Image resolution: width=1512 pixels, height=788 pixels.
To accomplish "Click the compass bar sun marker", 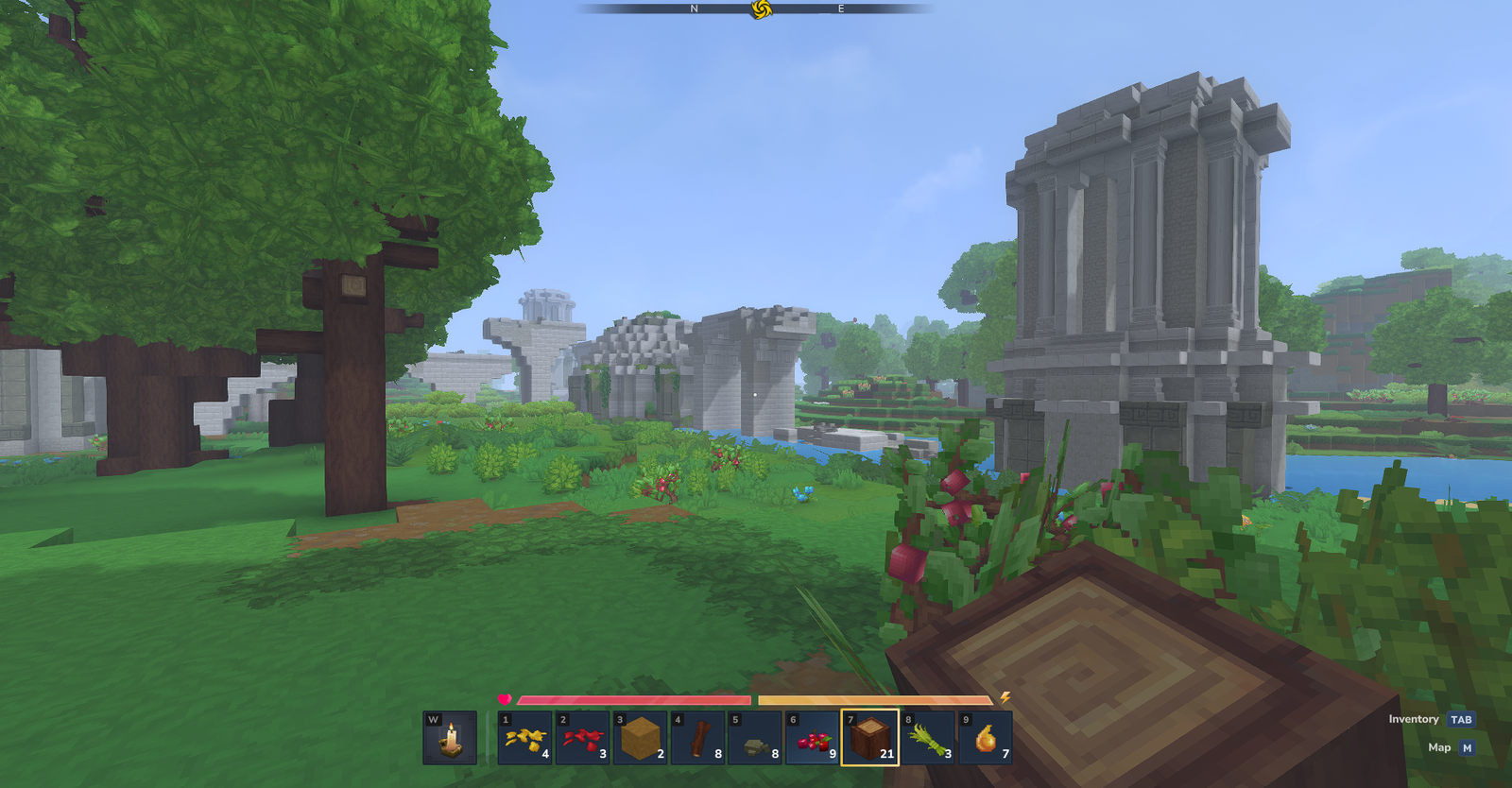I will pyautogui.click(x=762, y=9).
